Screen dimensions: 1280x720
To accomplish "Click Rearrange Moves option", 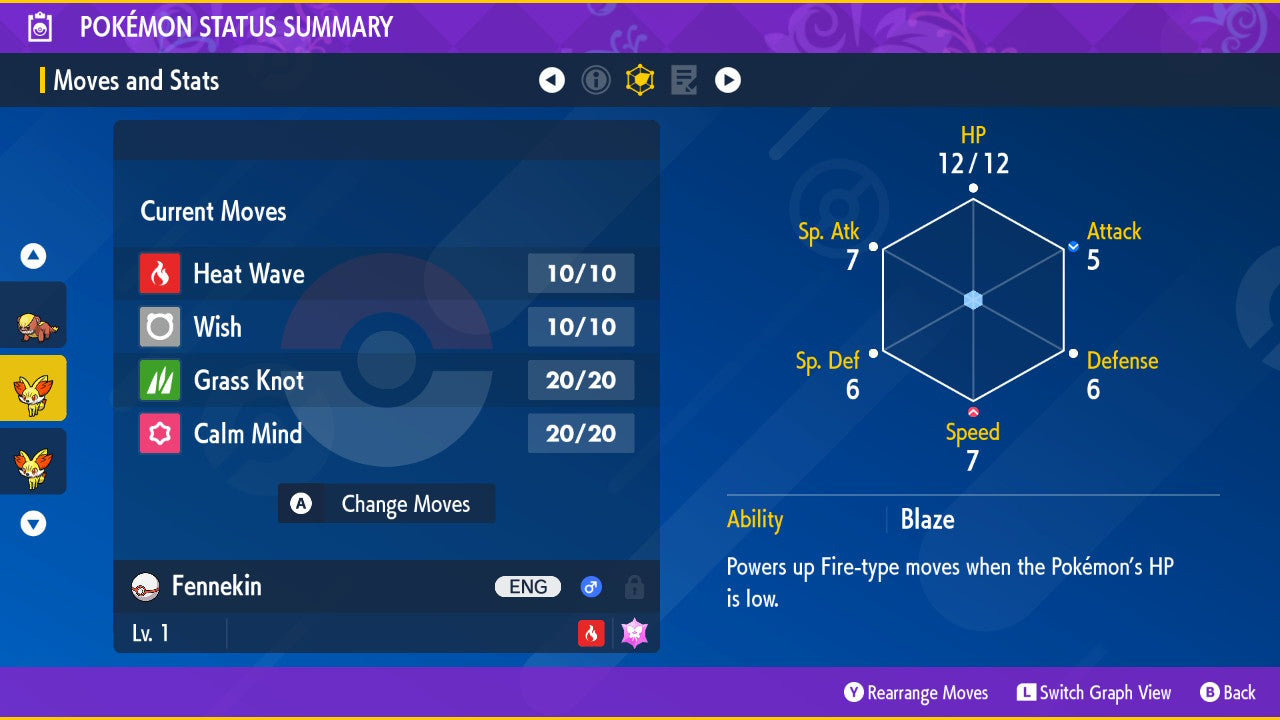I will [916, 693].
